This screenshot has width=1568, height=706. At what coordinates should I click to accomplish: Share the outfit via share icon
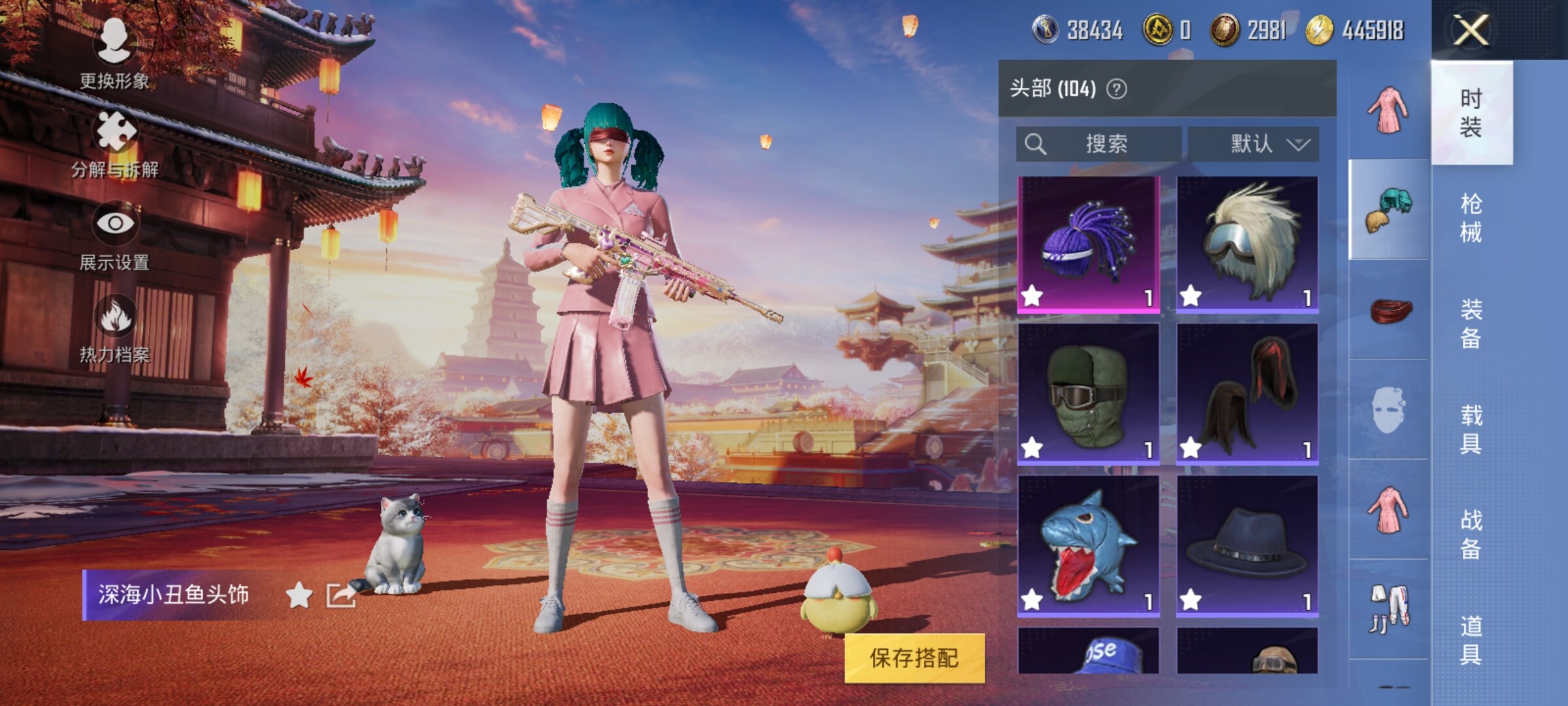341,595
